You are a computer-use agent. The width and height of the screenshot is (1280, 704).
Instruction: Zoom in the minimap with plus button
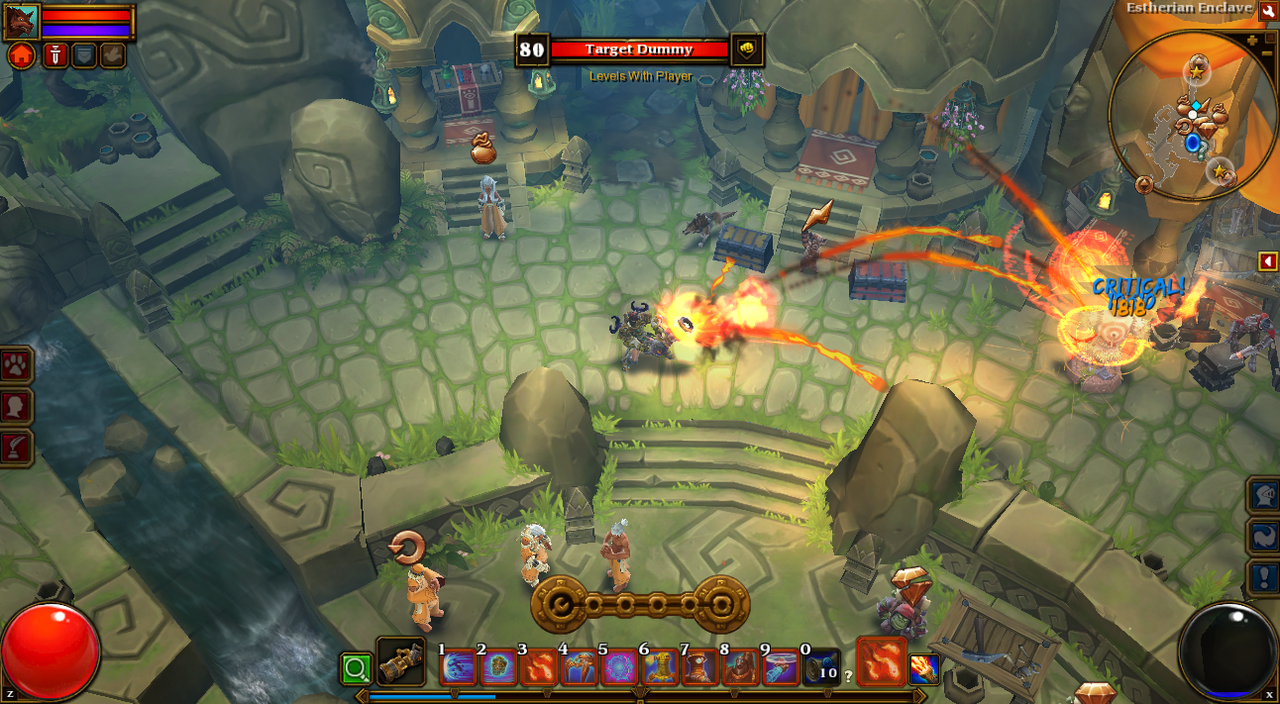click(x=1253, y=41)
